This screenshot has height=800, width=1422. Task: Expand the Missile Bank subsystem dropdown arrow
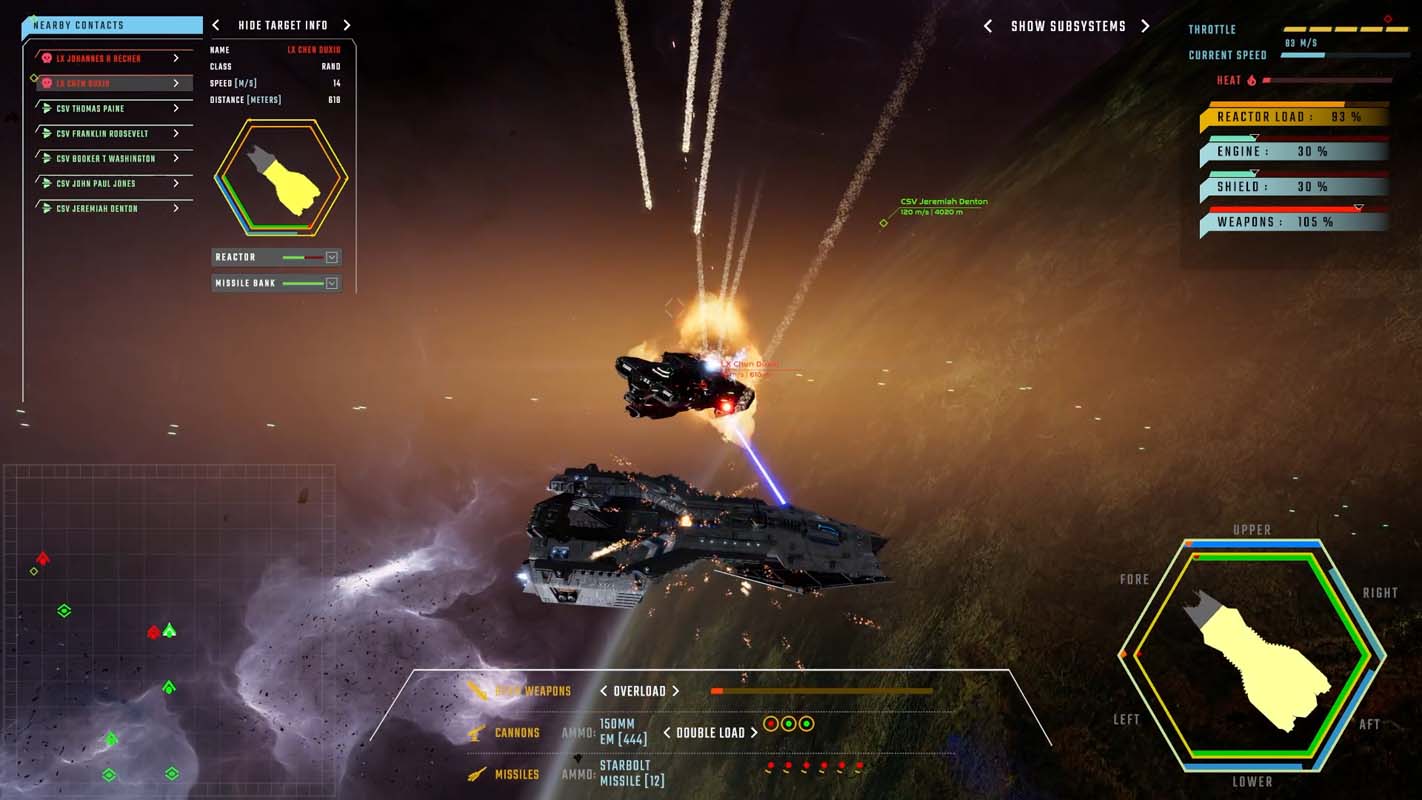click(332, 284)
